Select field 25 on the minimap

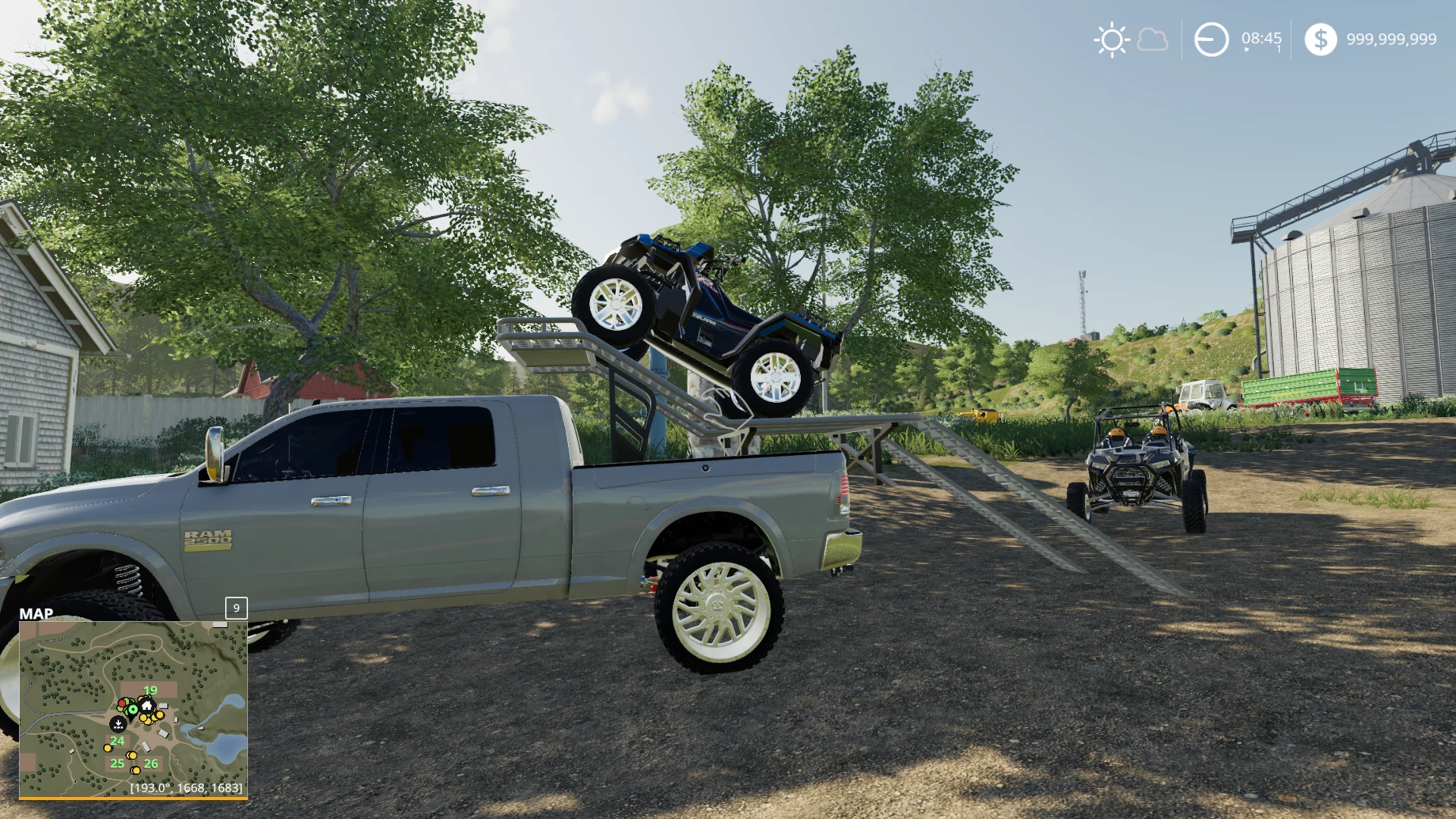tap(117, 763)
